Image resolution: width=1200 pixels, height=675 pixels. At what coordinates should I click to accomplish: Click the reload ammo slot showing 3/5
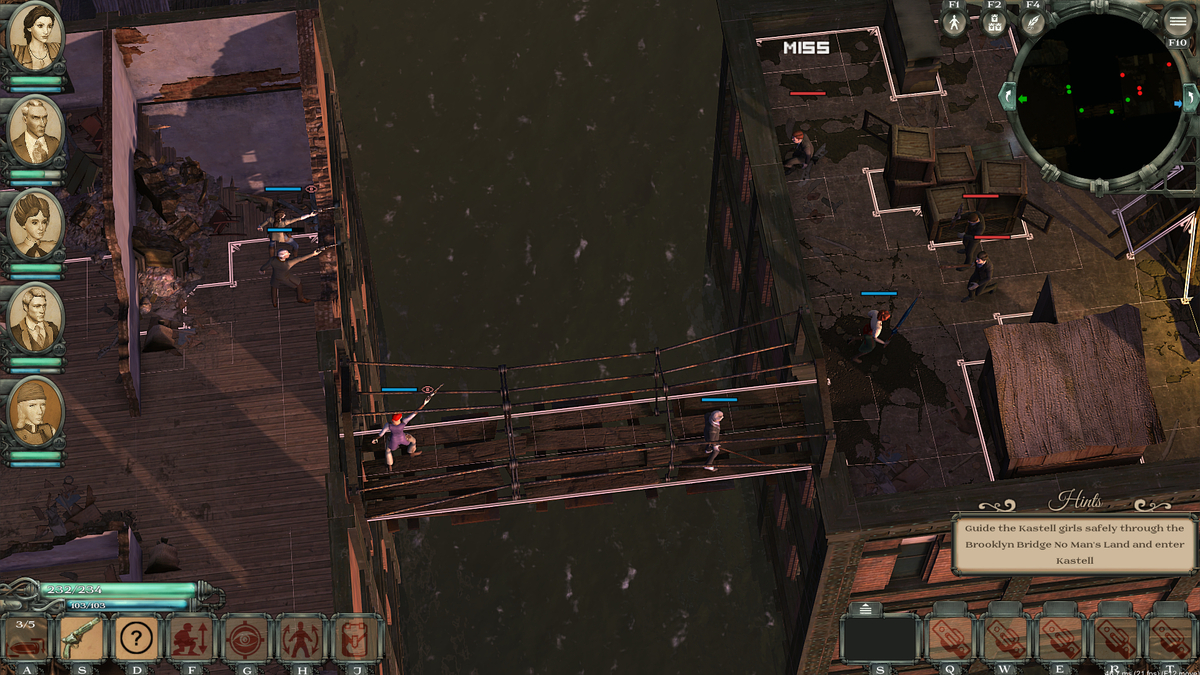tap(25, 638)
